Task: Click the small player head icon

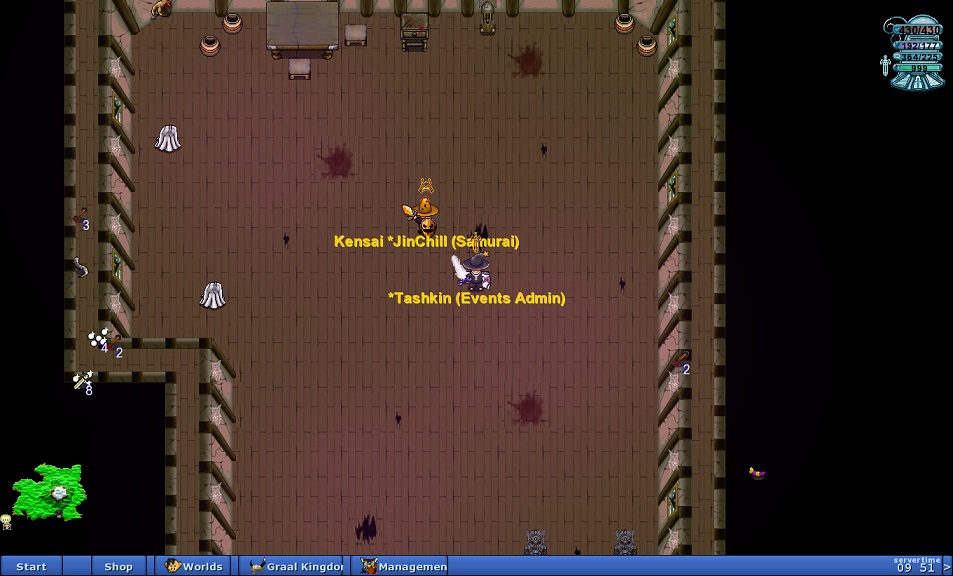Action: coord(6,521)
